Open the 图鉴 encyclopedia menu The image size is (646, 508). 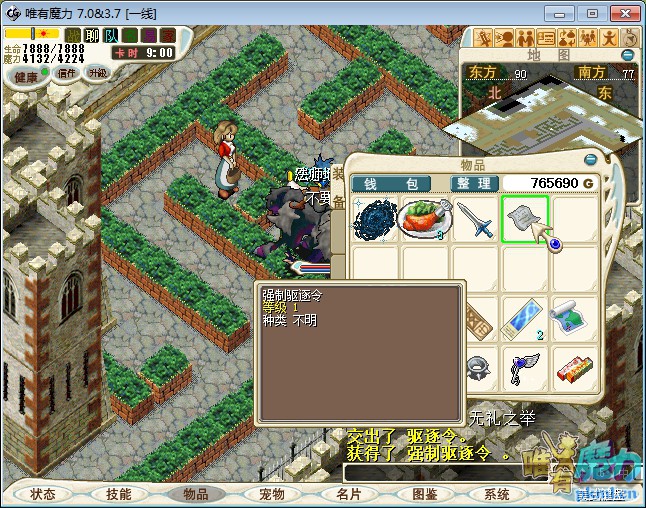tap(424, 494)
